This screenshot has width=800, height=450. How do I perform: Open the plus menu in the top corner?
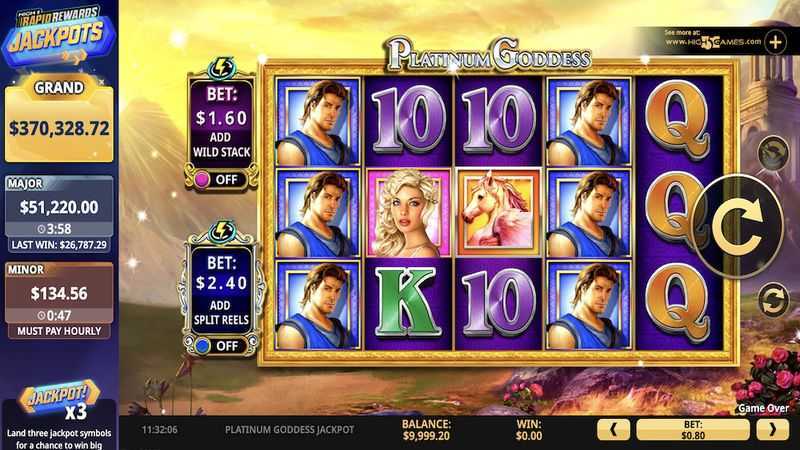coord(776,42)
